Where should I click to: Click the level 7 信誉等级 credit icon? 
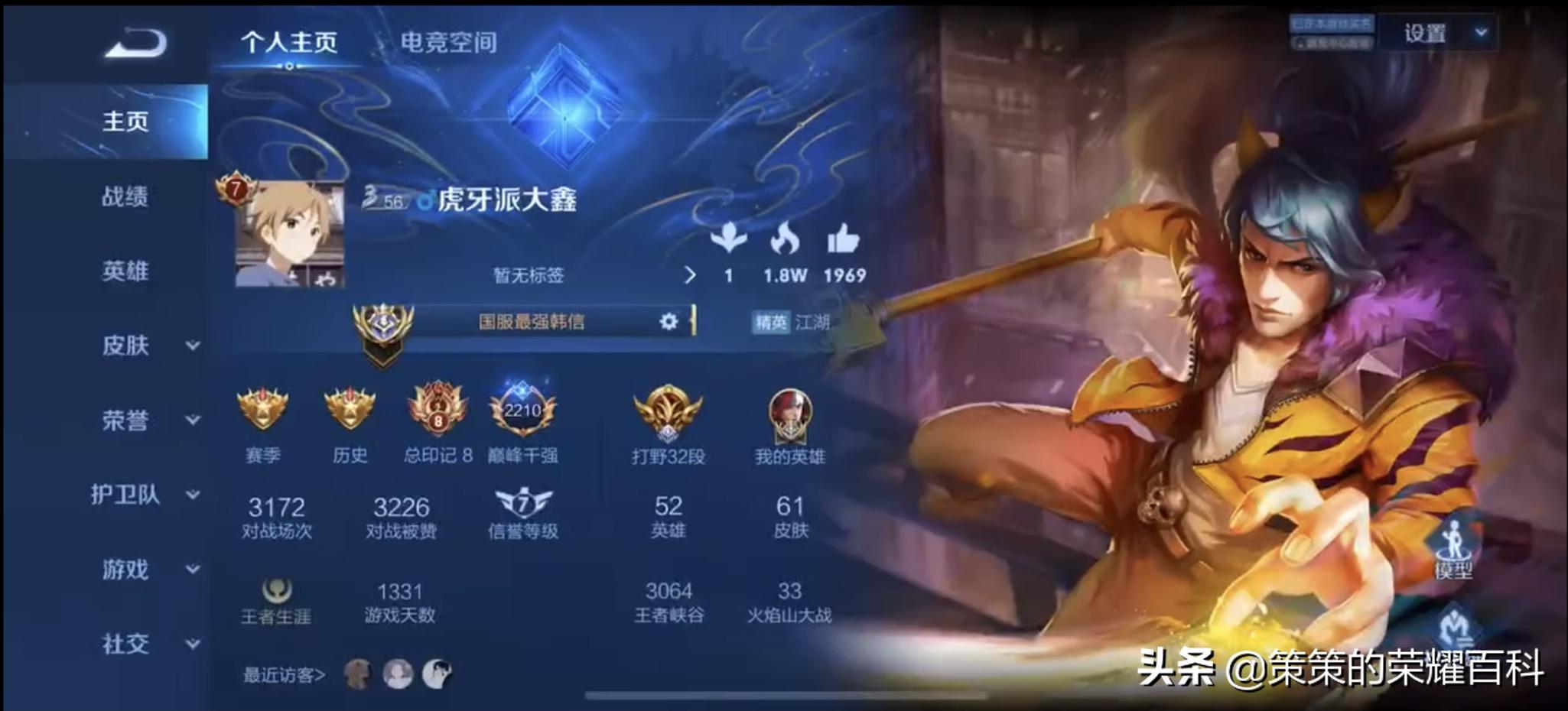pyautogui.click(x=525, y=502)
